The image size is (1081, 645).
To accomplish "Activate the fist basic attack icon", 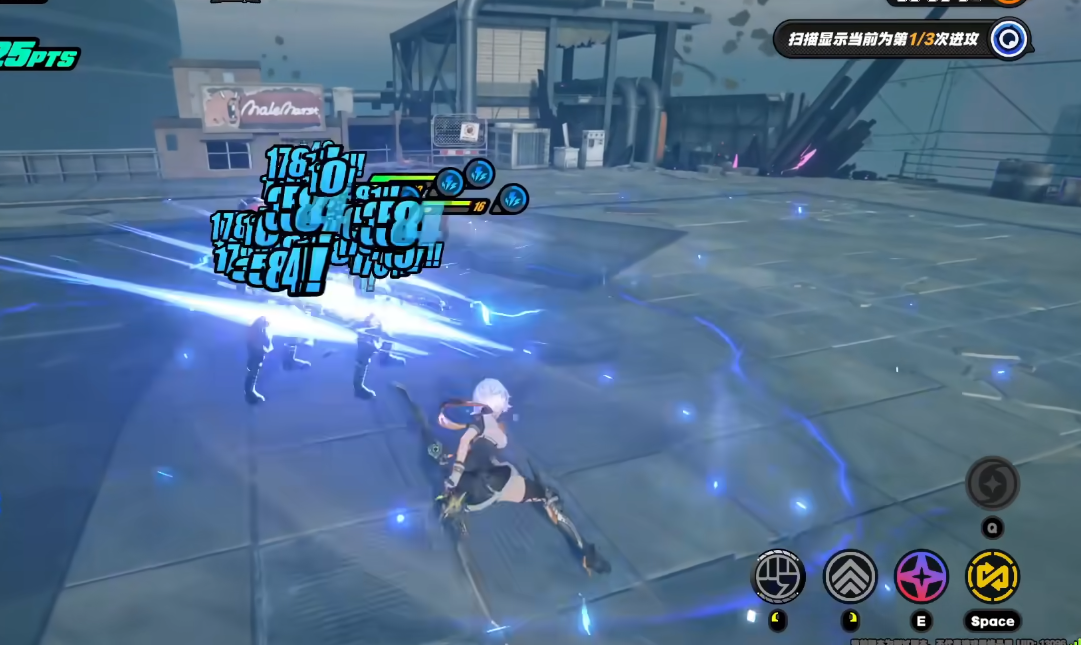I will (778, 577).
